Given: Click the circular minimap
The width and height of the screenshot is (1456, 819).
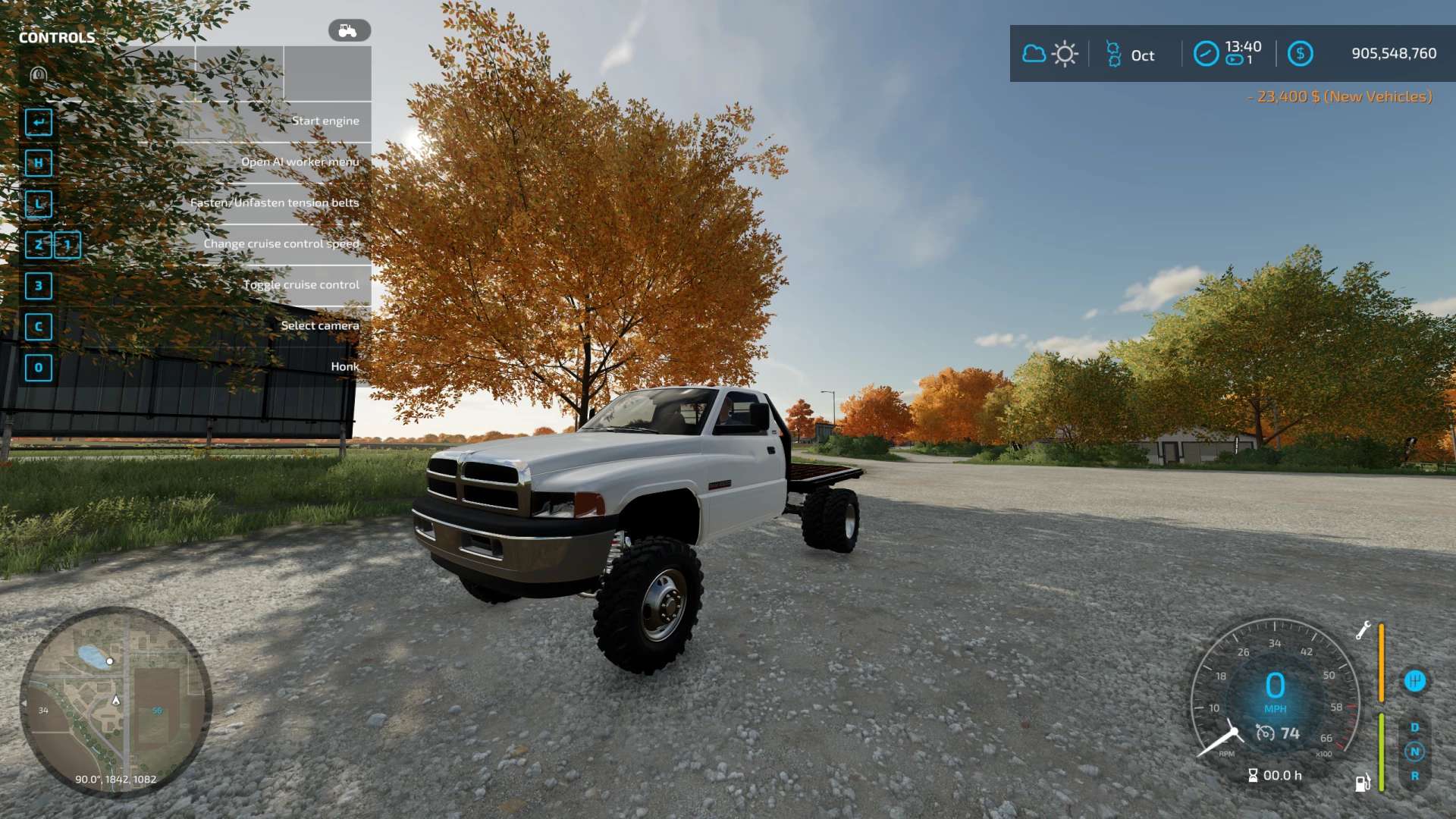Looking at the screenshot, I should (x=115, y=702).
